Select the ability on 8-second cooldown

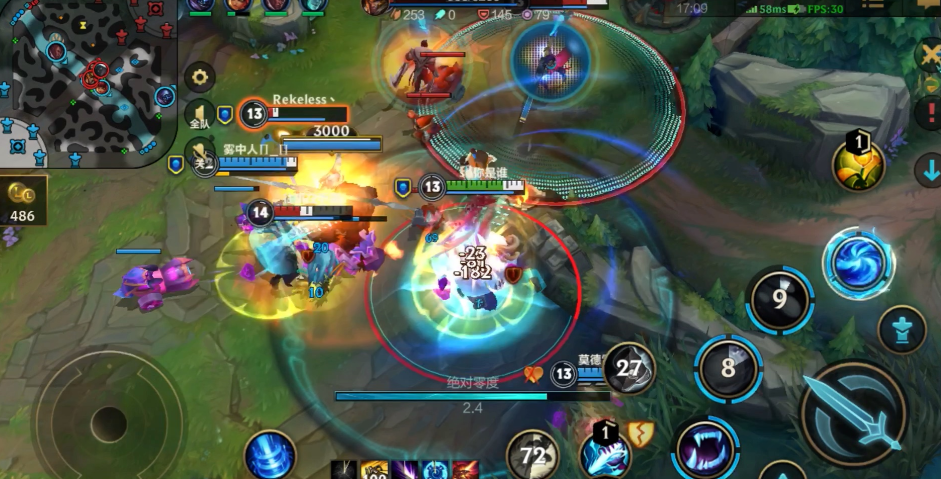point(728,367)
